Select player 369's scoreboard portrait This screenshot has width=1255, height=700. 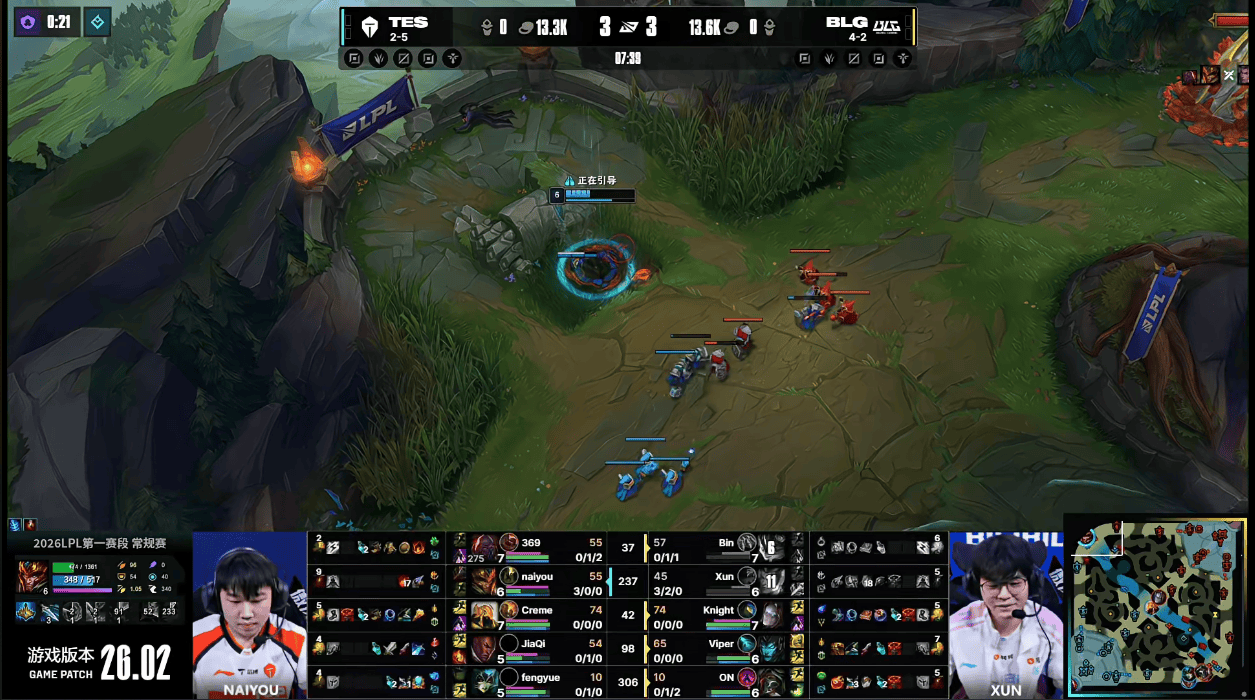[486, 546]
